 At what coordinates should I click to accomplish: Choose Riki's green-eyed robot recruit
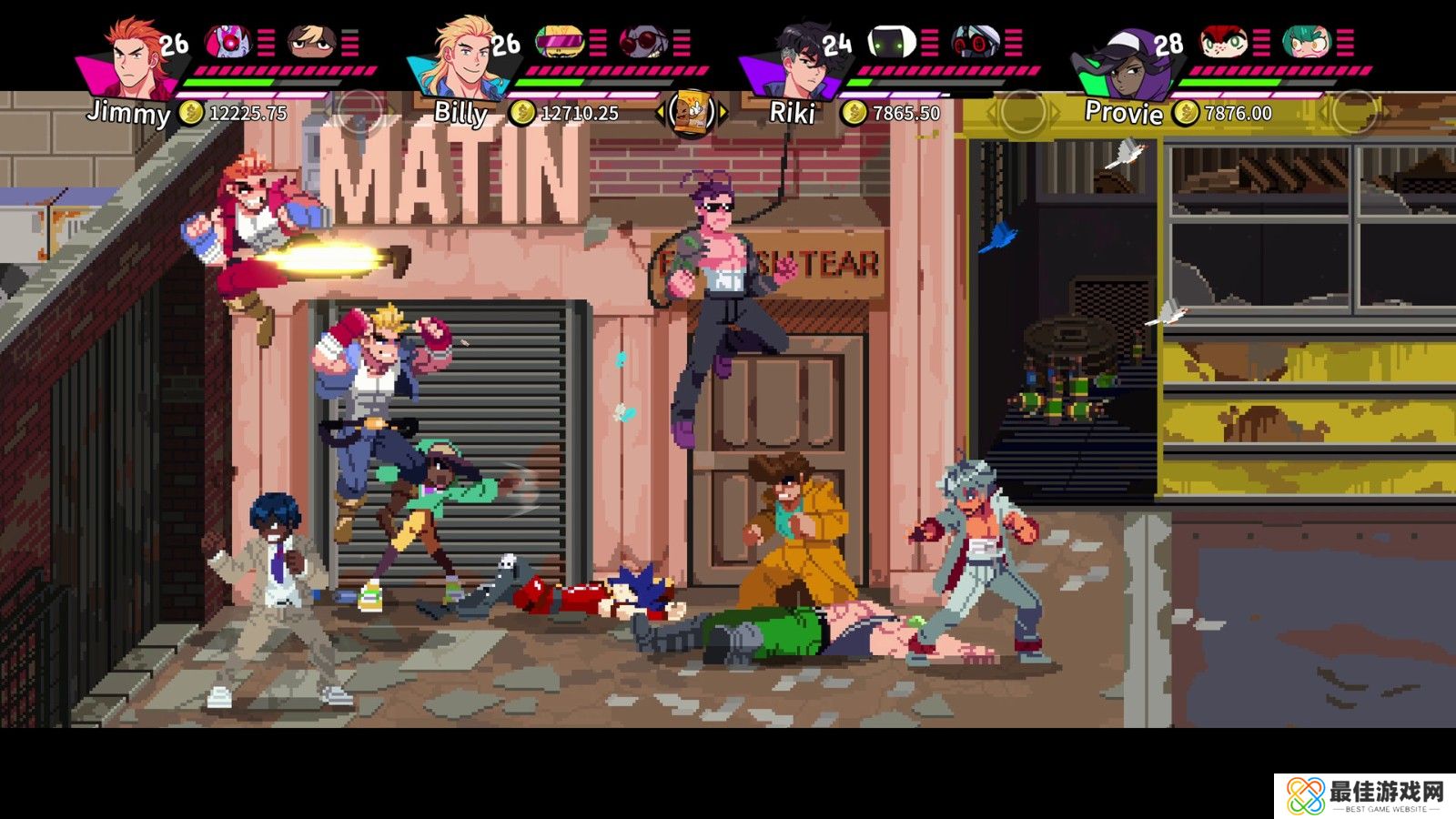[890, 41]
